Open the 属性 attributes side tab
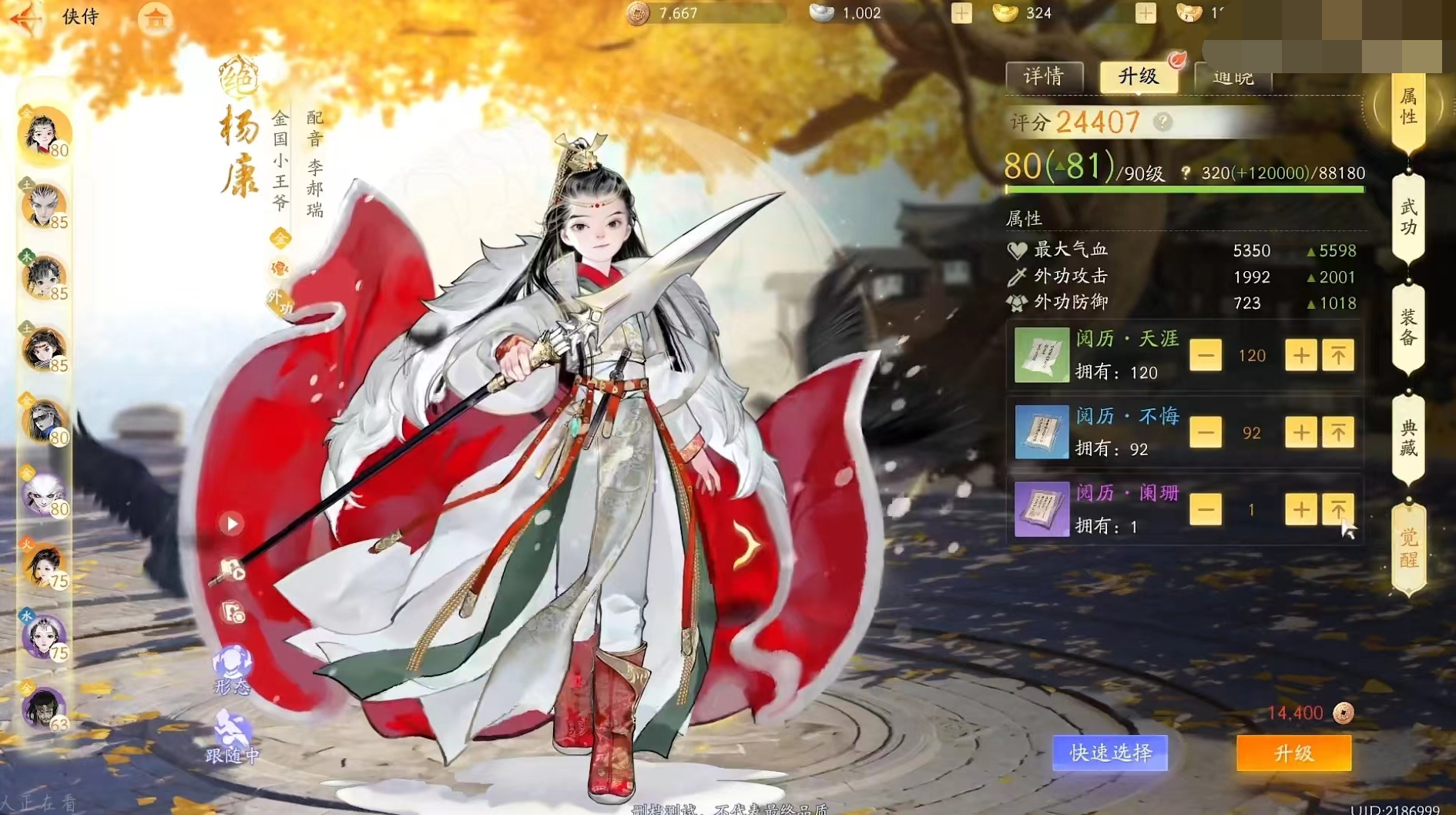 (x=1408, y=108)
